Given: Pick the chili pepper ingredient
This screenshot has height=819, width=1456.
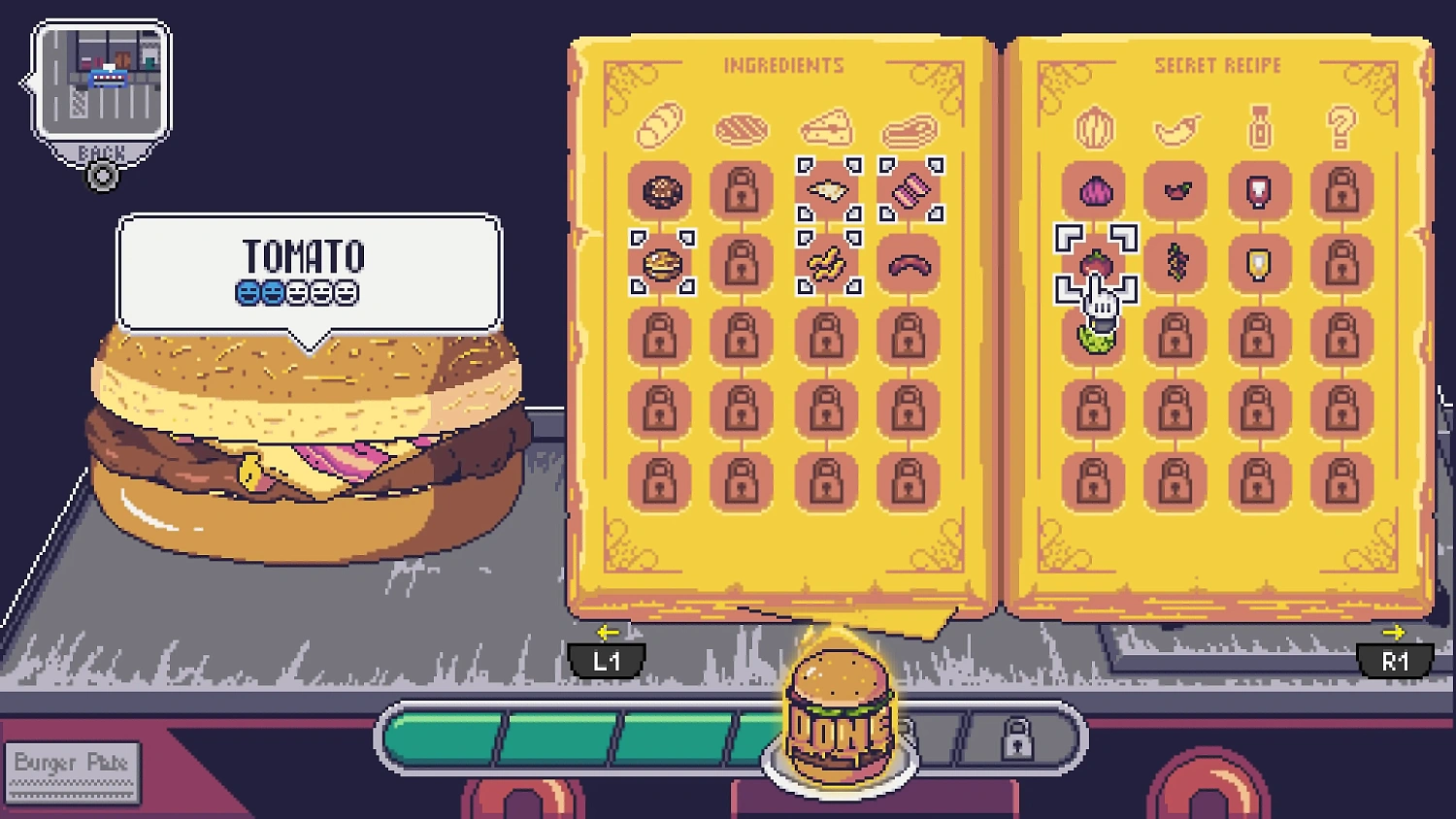Looking at the screenshot, I should point(1176,191).
